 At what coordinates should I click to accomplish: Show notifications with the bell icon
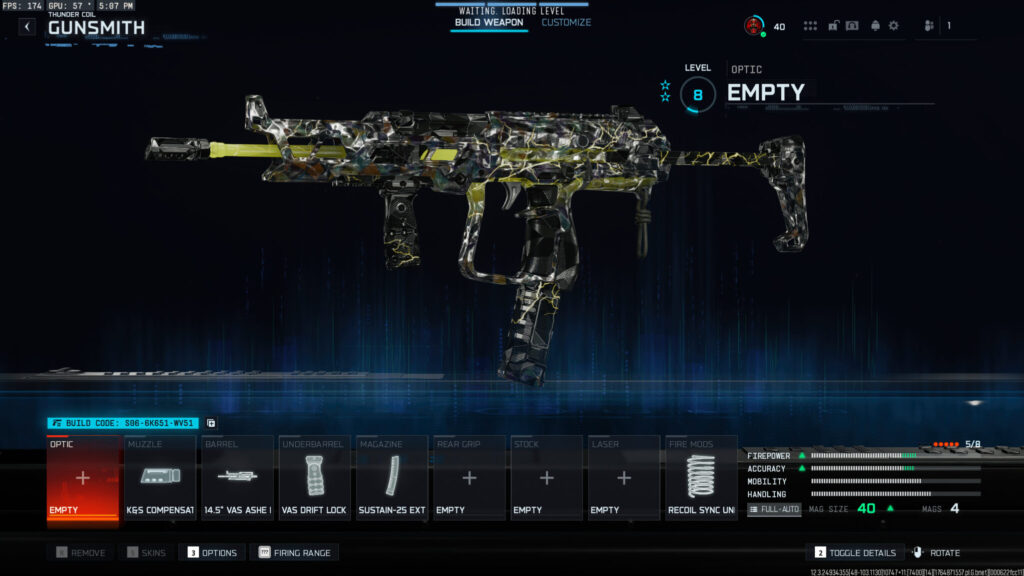click(x=876, y=26)
